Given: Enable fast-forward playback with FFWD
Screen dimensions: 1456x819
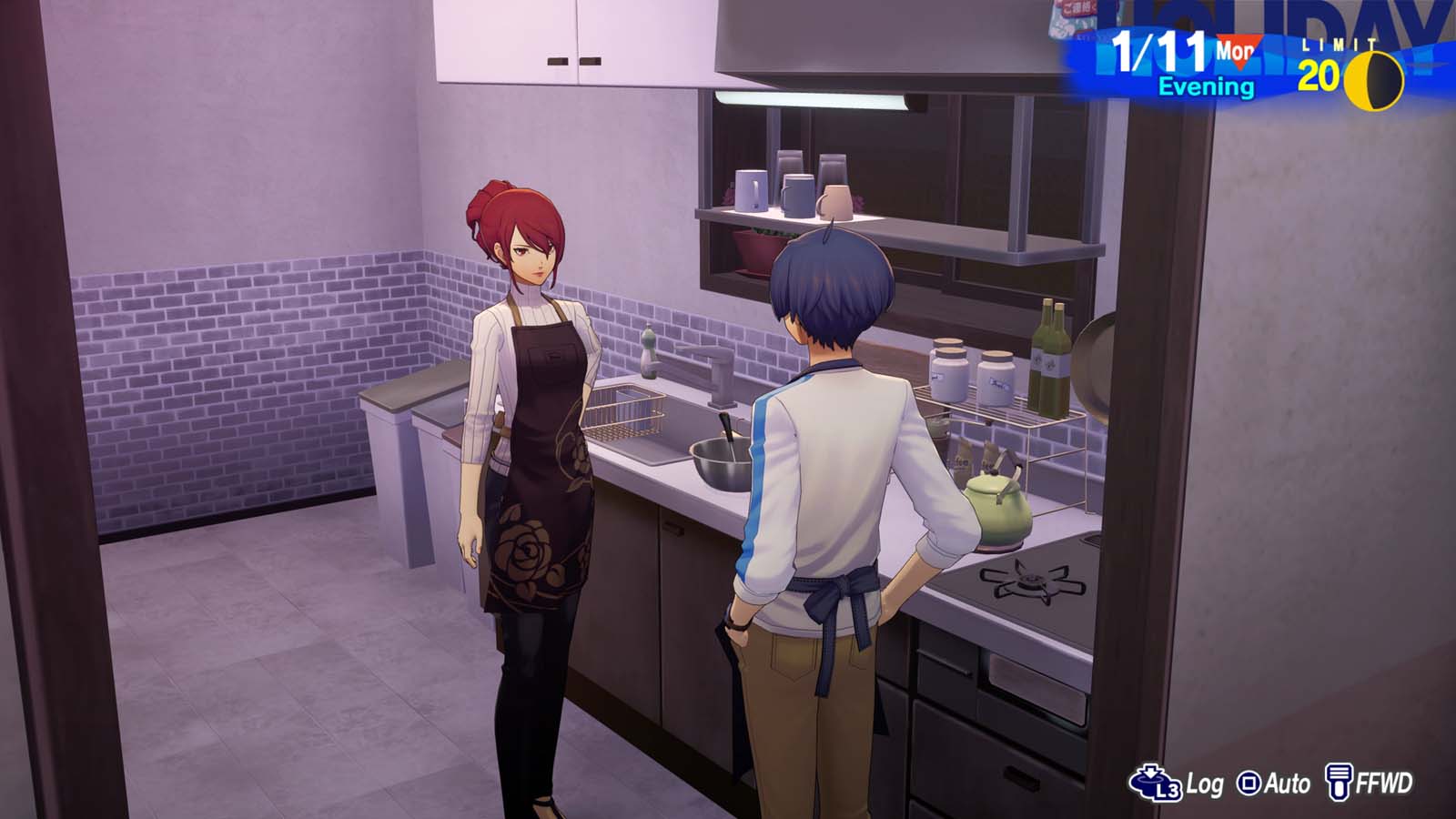Looking at the screenshot, I should [1383, 780].
